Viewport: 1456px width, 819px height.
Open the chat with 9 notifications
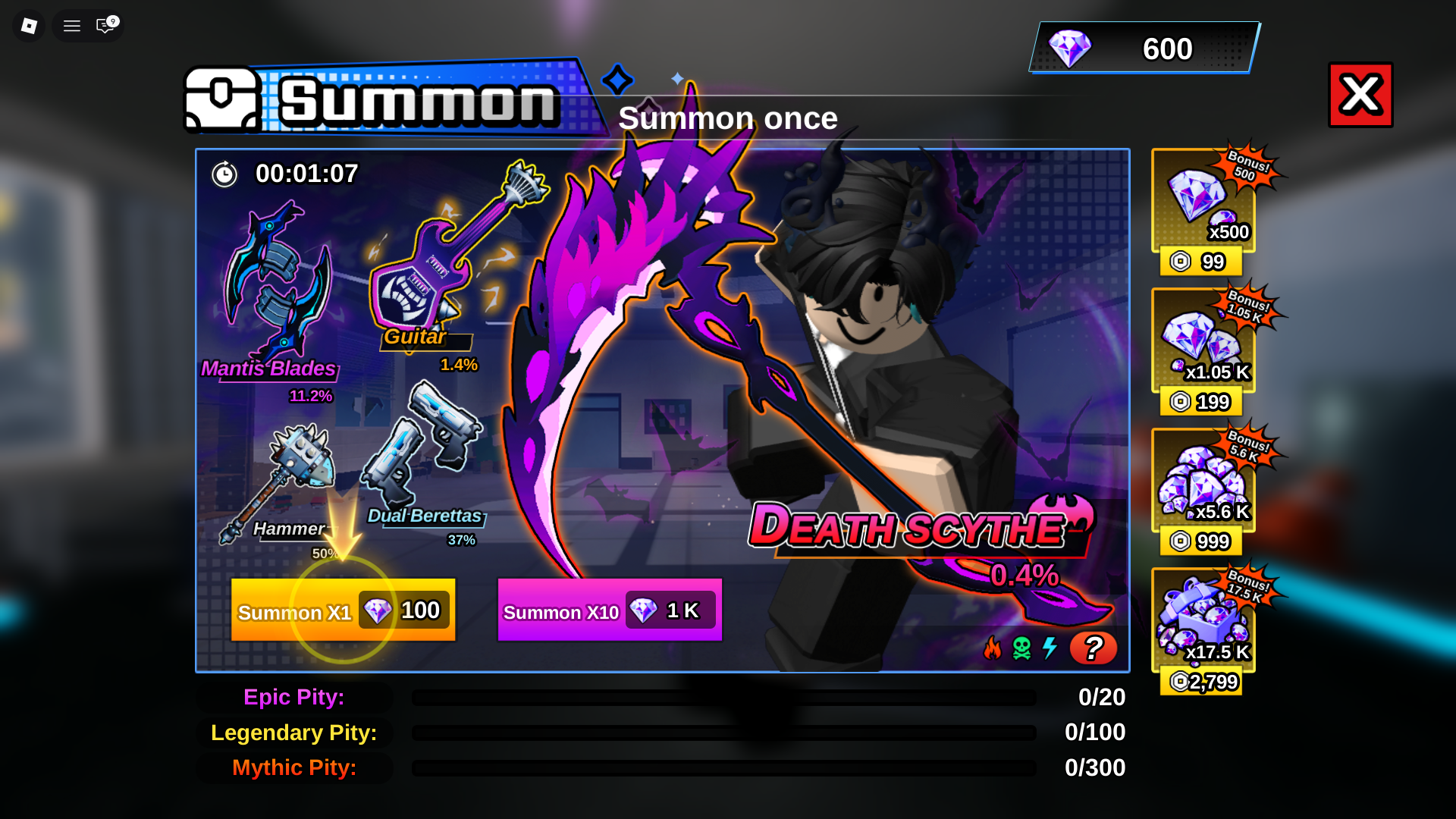[104, 25]
